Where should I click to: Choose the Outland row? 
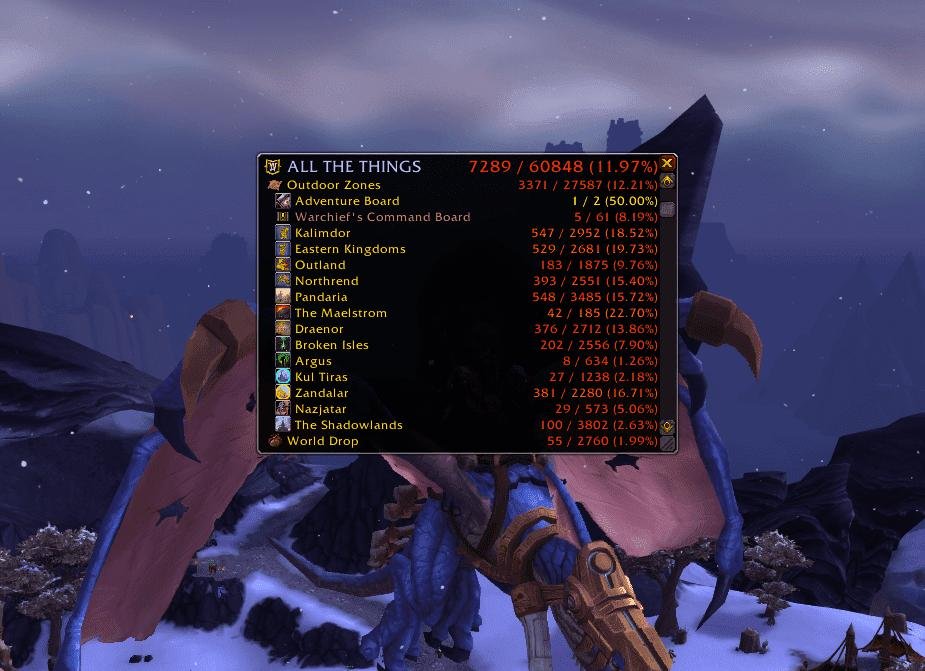point(320,265)
